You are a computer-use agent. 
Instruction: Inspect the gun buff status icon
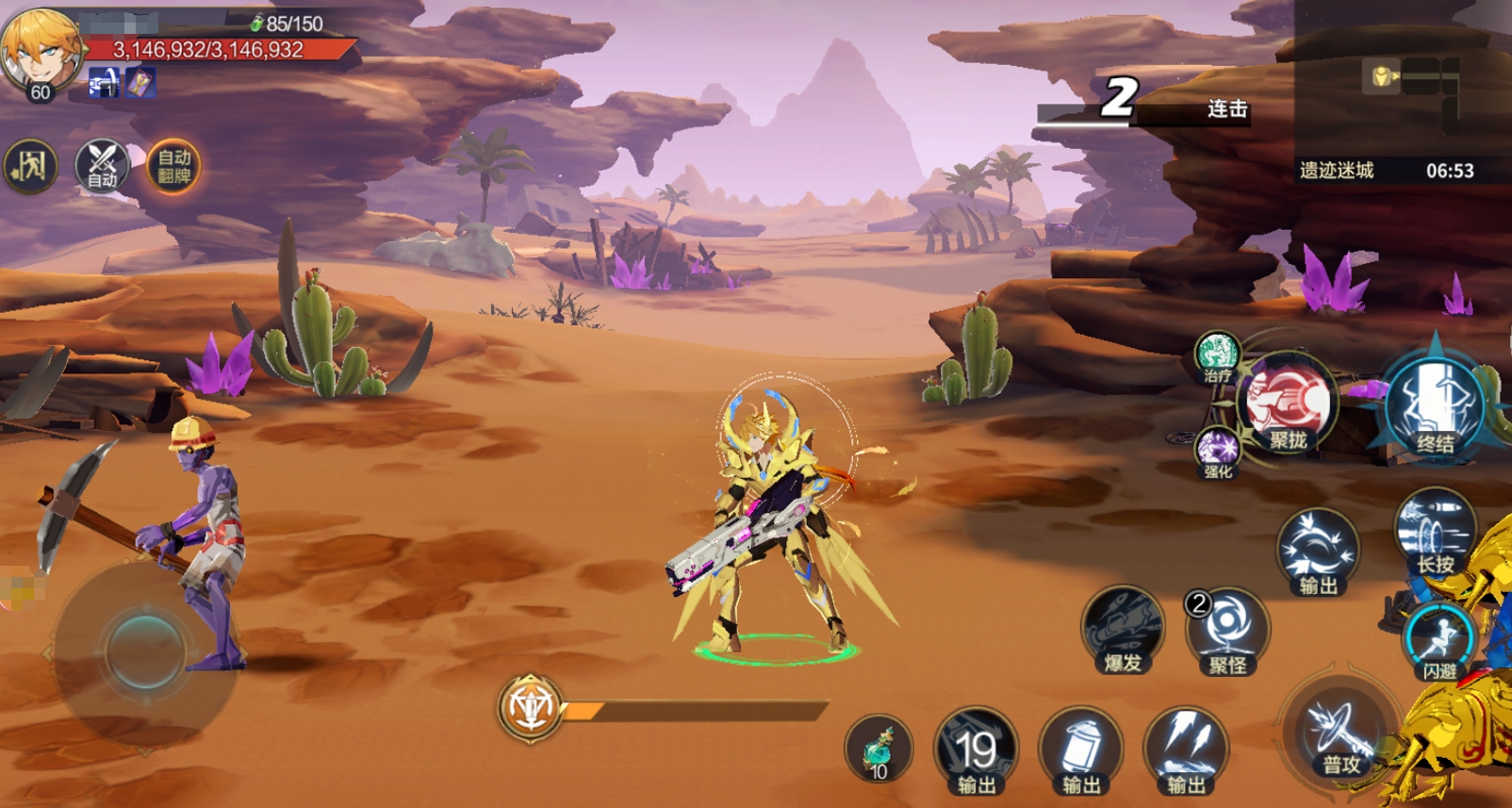(104, 83)
